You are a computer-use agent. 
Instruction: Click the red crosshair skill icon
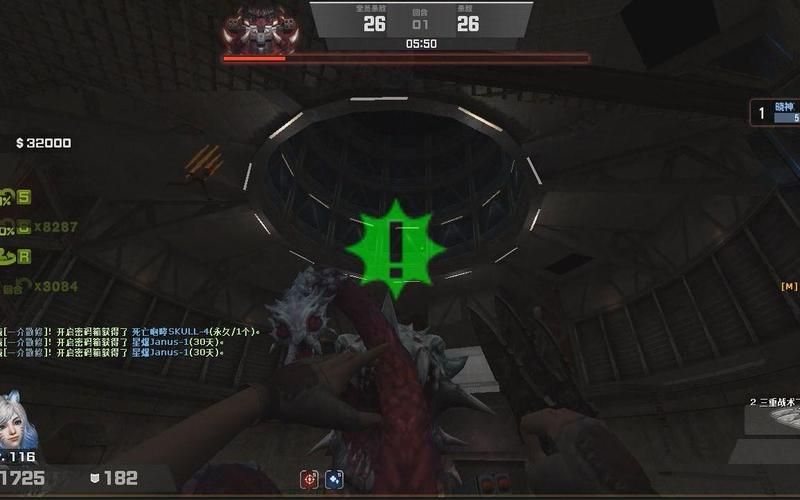(x=310, y=479)
